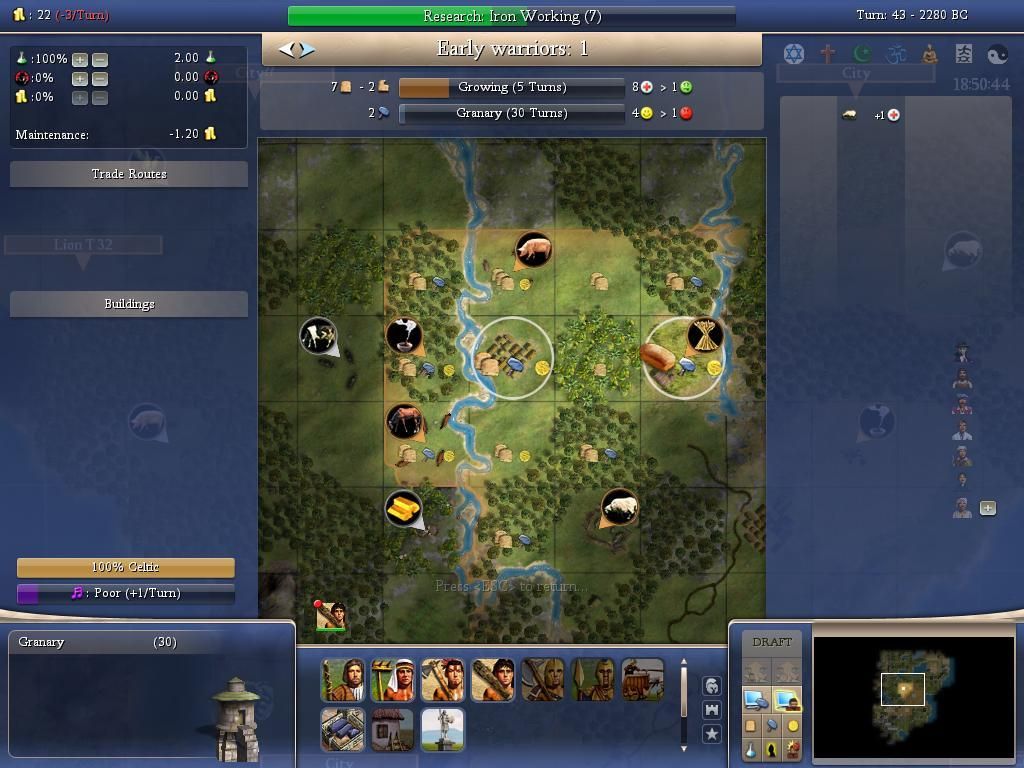Click the Granary production progress bar
Image resolution: width=1024 pixels, height=768 pixels.
click(511, 114)
